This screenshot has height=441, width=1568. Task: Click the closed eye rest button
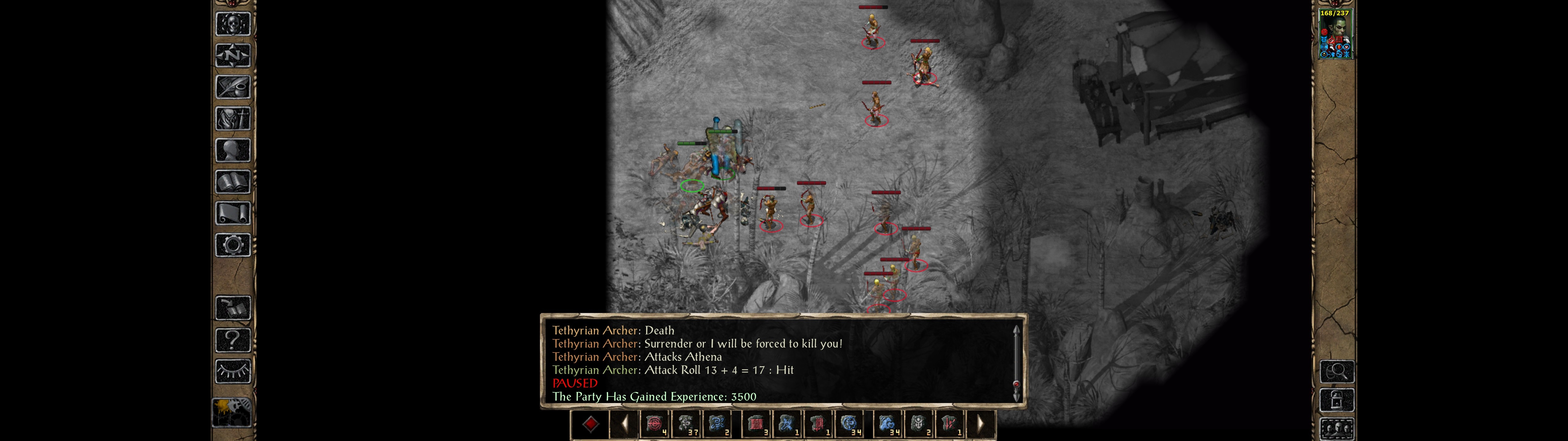pos(232,371)
